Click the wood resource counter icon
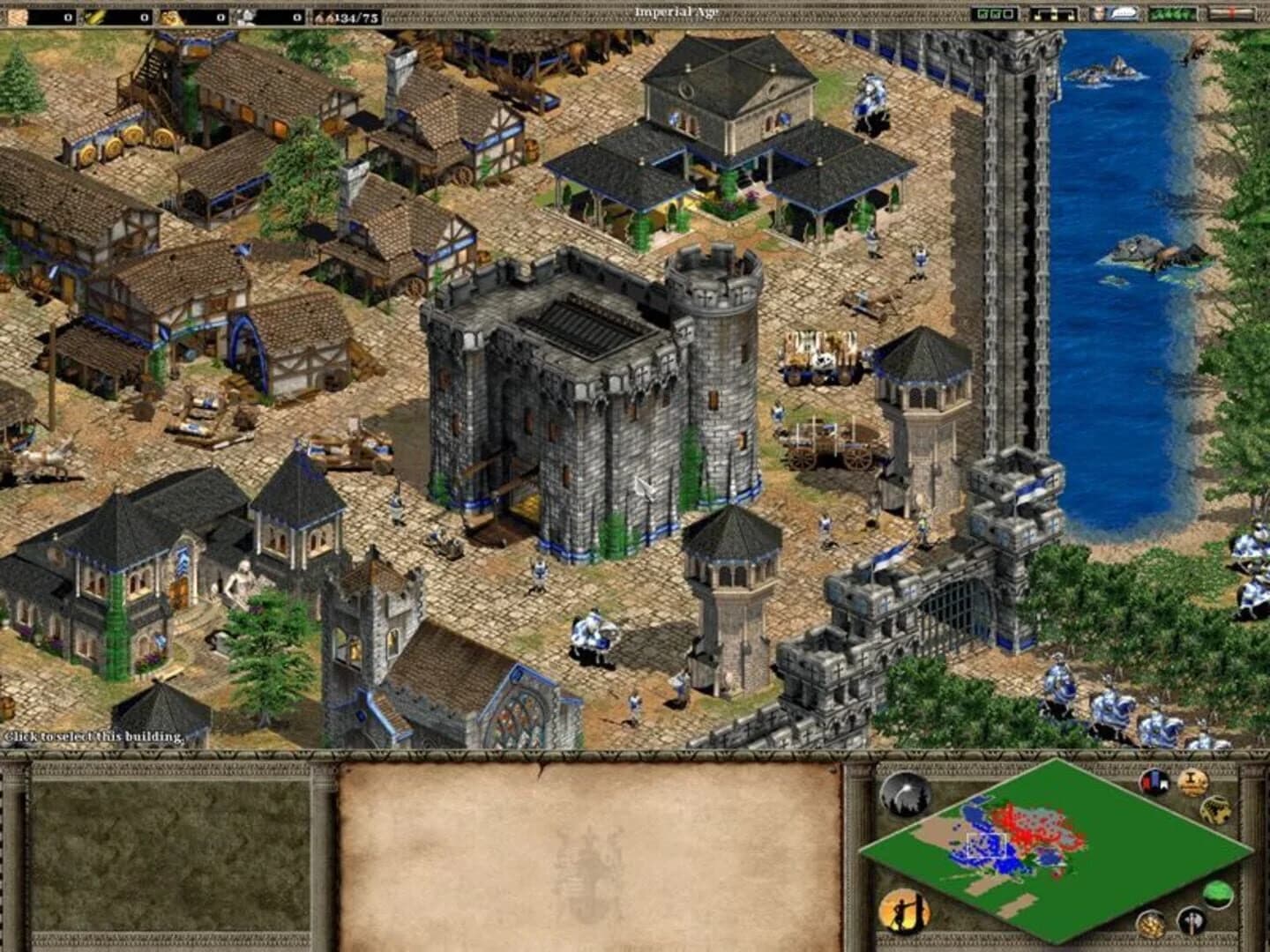Image resolution: width=1270 pixels, height=952 pixels. pyautogui.click(x=16, y=13)
